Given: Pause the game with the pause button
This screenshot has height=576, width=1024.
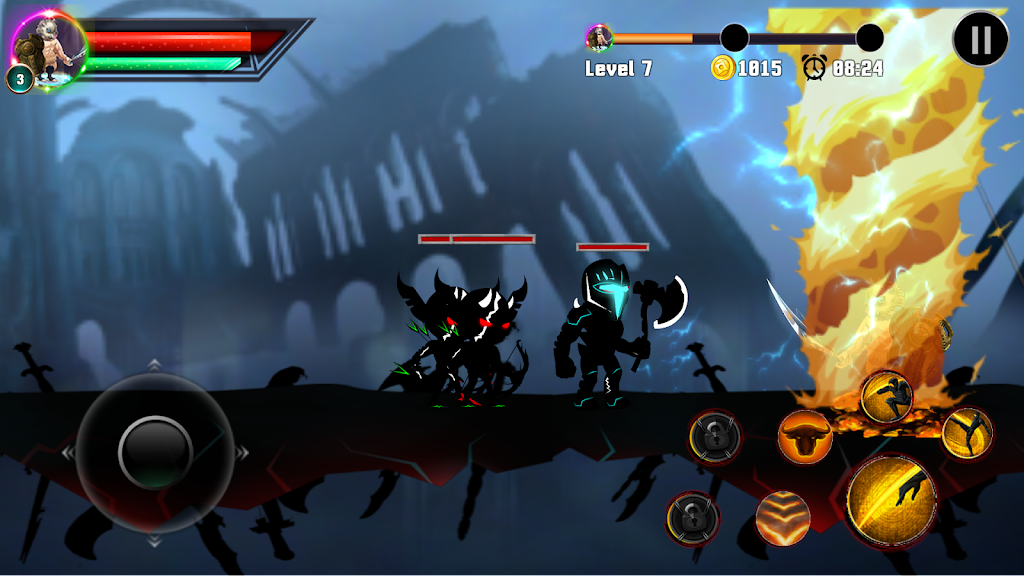Looking at the screenshot, I should point(981,40).
